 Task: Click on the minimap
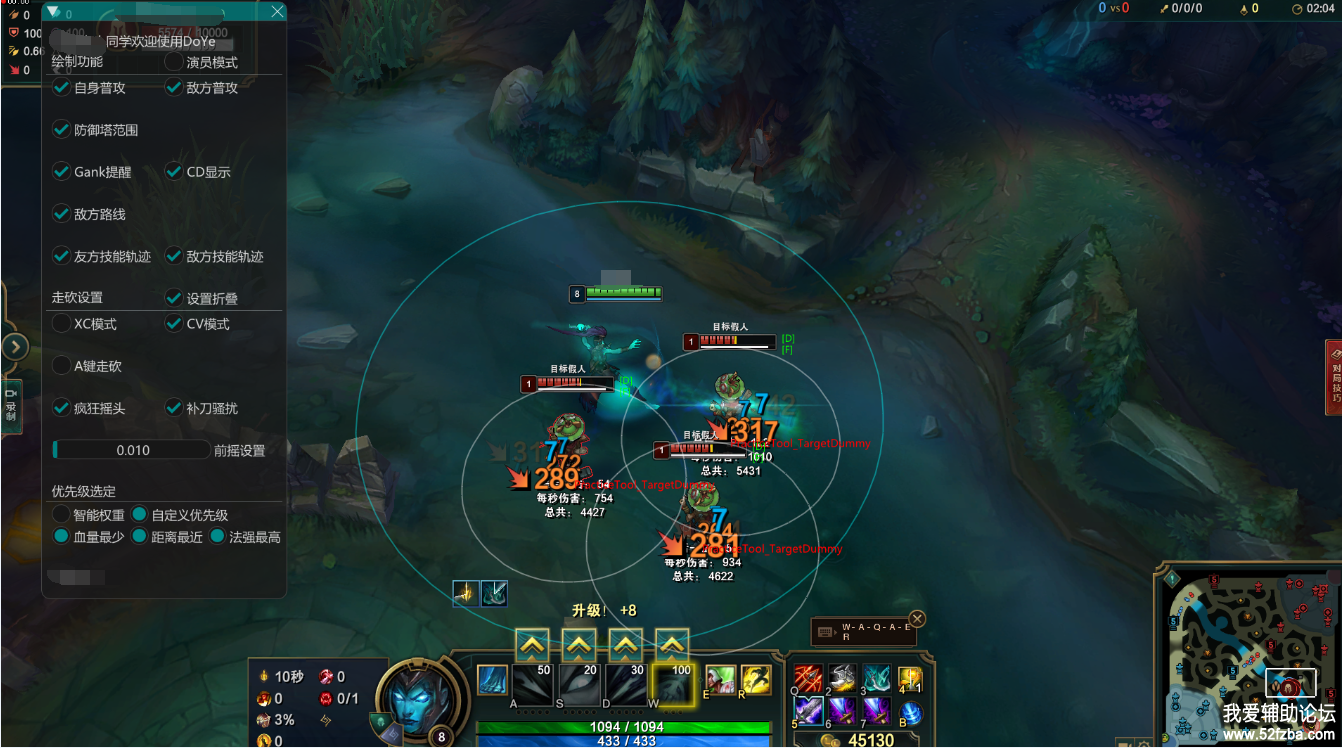point(1249,652)
